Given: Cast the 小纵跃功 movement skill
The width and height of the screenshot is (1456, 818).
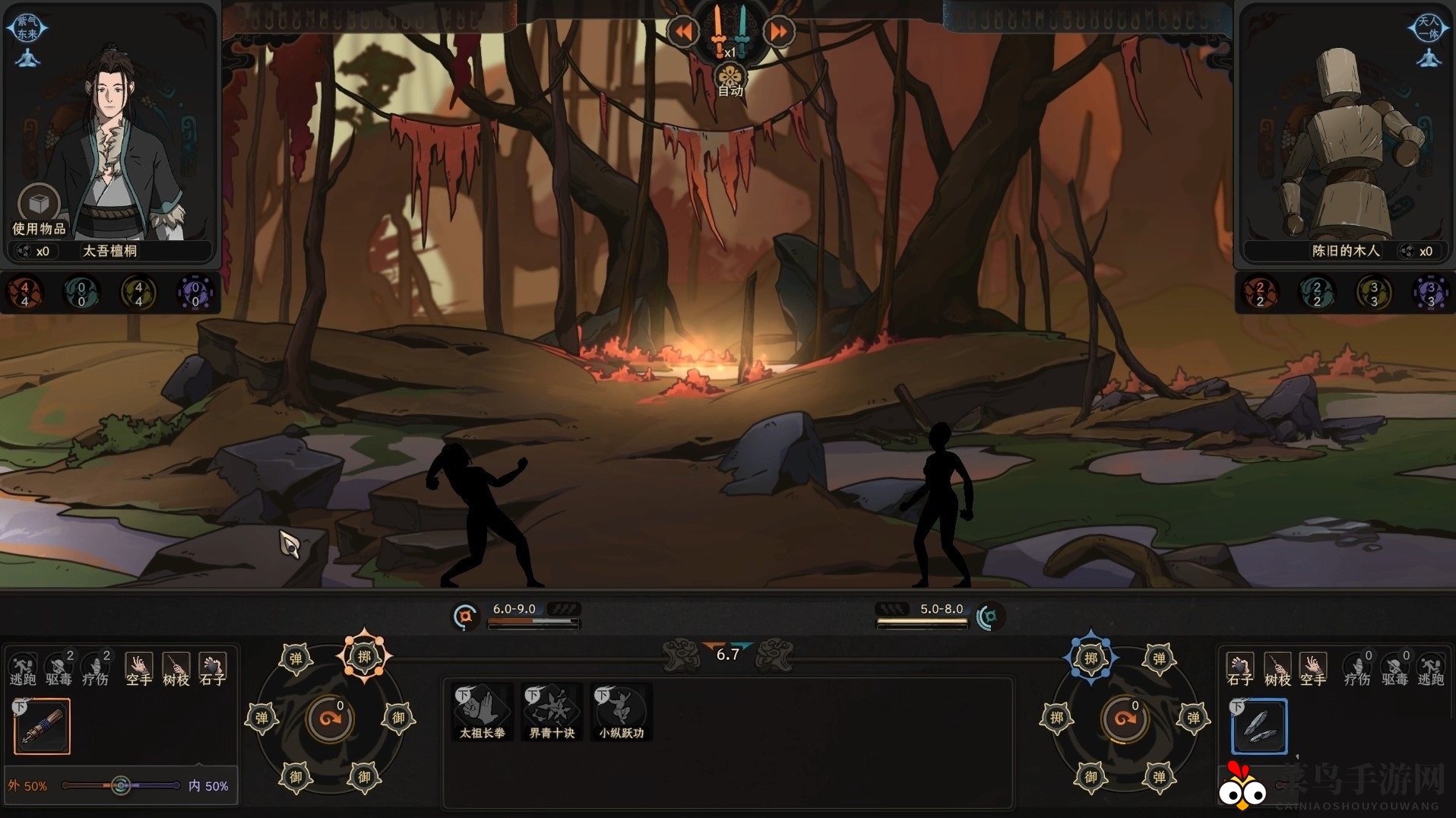Looking at the screenshot, I should click(621, 712).
